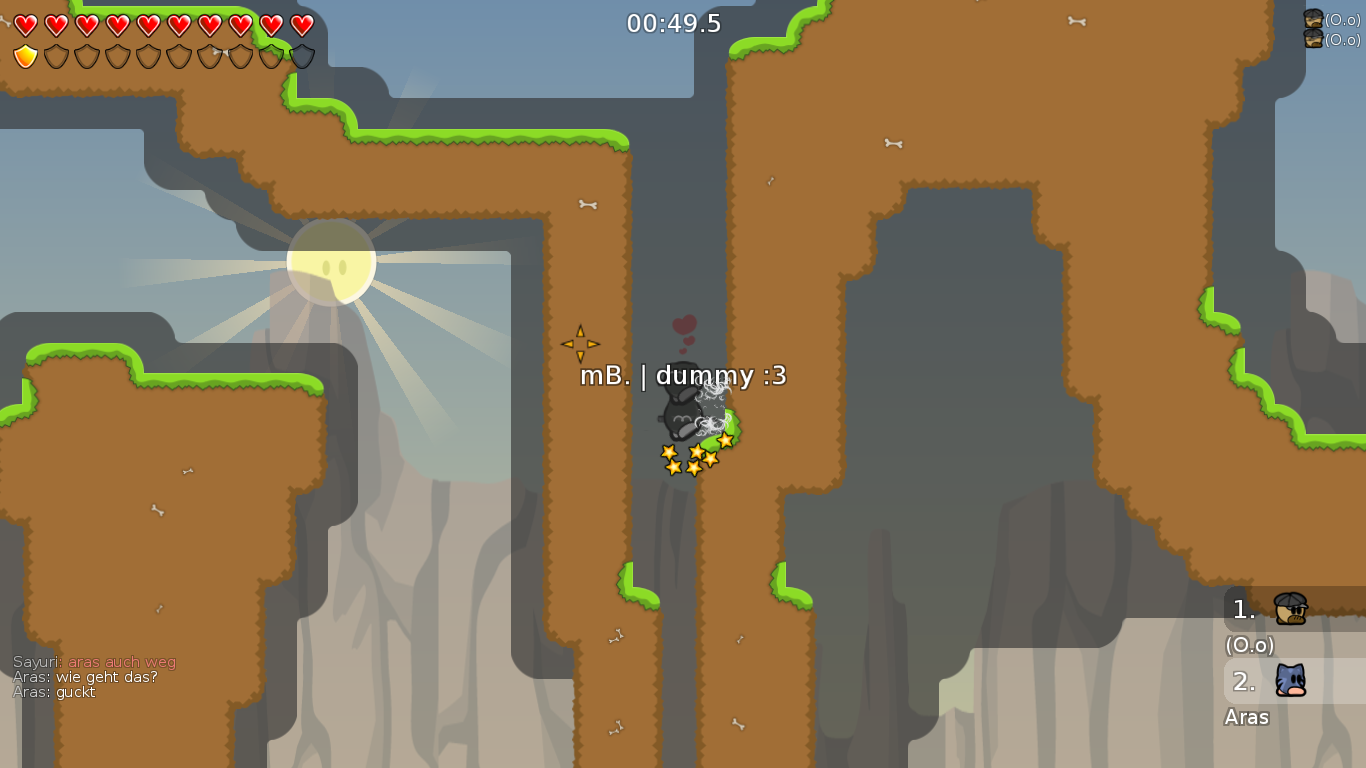Click the '1.' rank label on scoreboard
Screen dimensions: 1366x768
[1243, 608]
